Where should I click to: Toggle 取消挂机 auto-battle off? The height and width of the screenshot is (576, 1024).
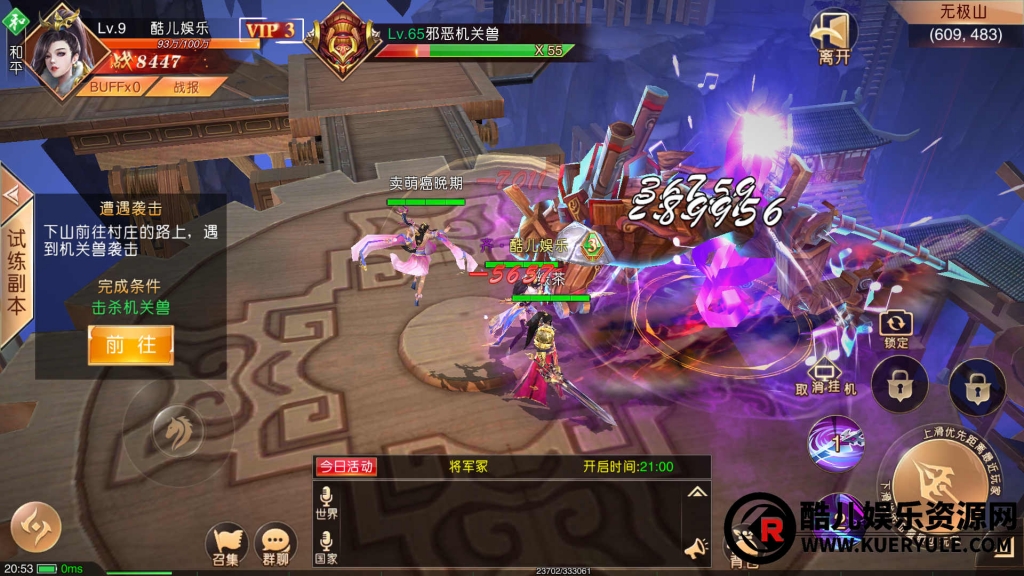tap(826, 377)
